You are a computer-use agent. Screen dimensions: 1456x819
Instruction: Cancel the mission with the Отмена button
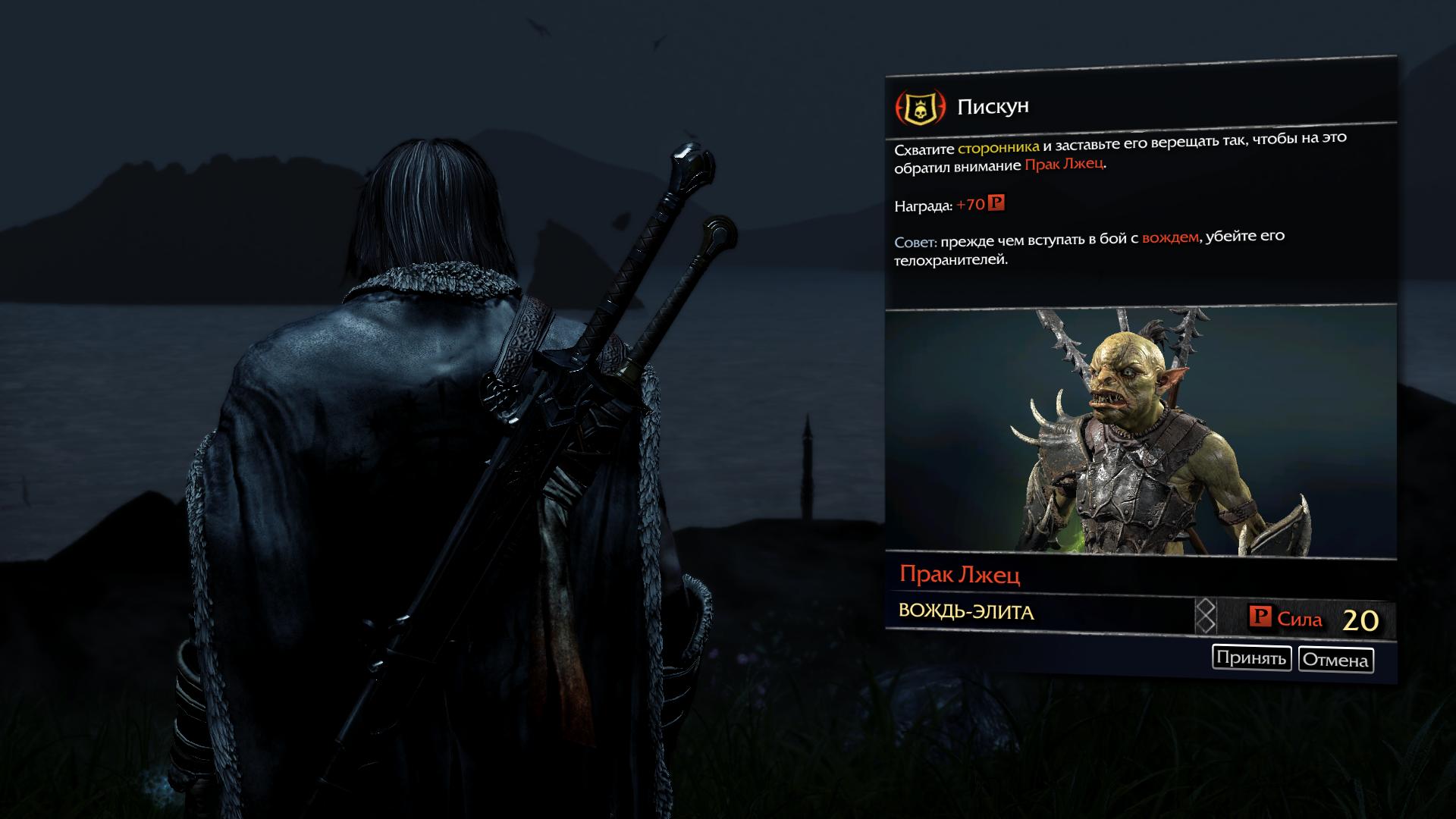click(1335, 660)
